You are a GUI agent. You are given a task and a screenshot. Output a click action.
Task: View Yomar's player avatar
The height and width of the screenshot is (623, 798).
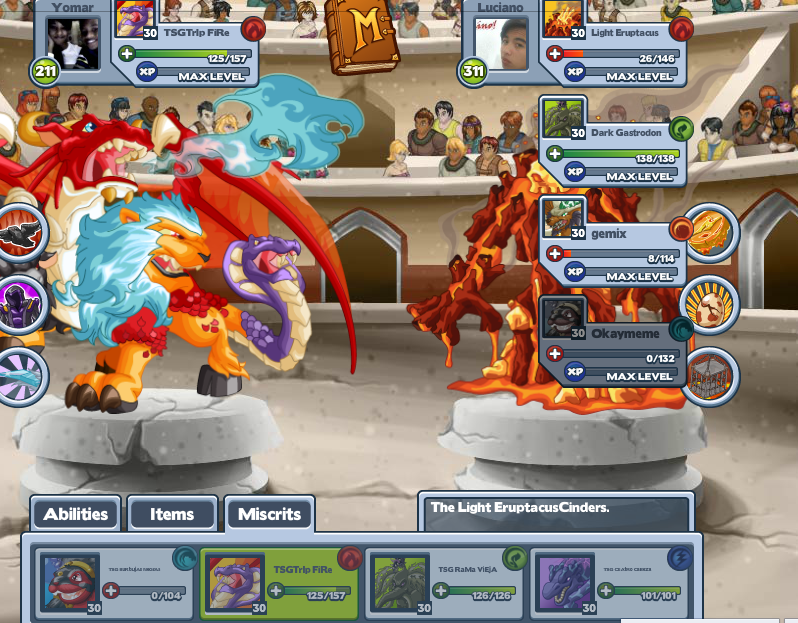pyautogui.click(x=74, y=43)
